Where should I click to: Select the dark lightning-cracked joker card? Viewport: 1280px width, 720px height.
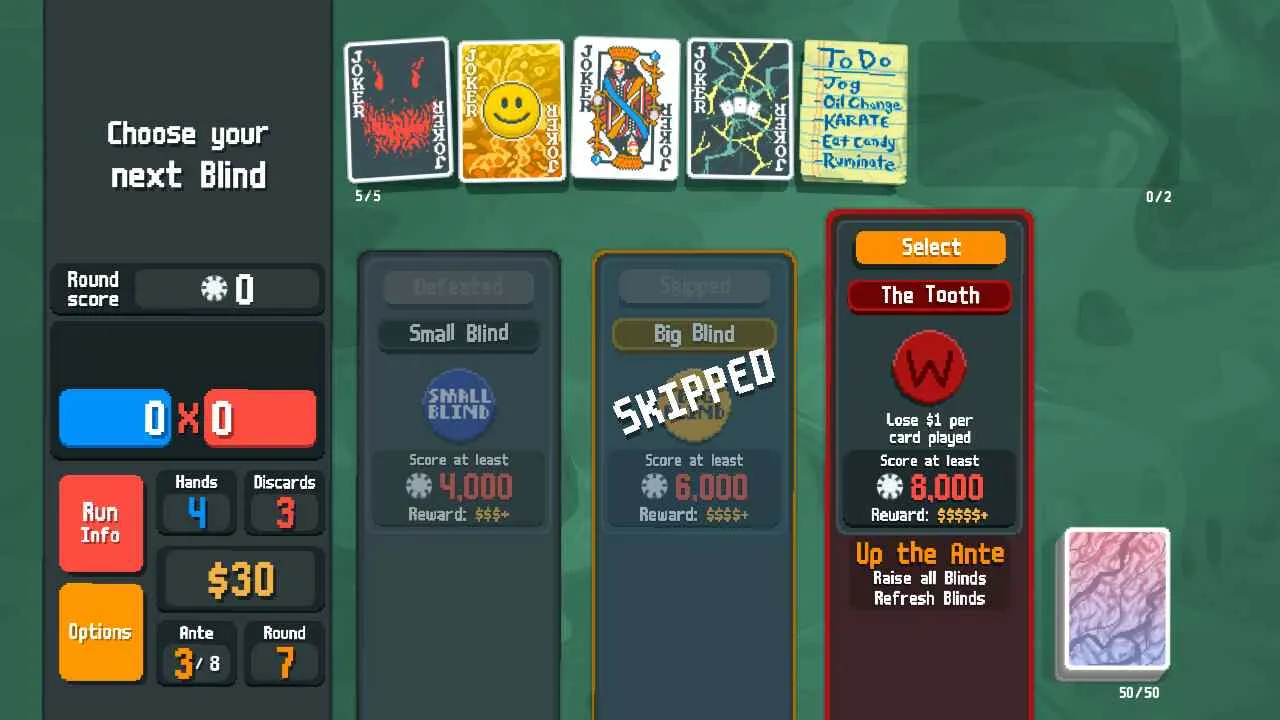(x=740, y=110)
